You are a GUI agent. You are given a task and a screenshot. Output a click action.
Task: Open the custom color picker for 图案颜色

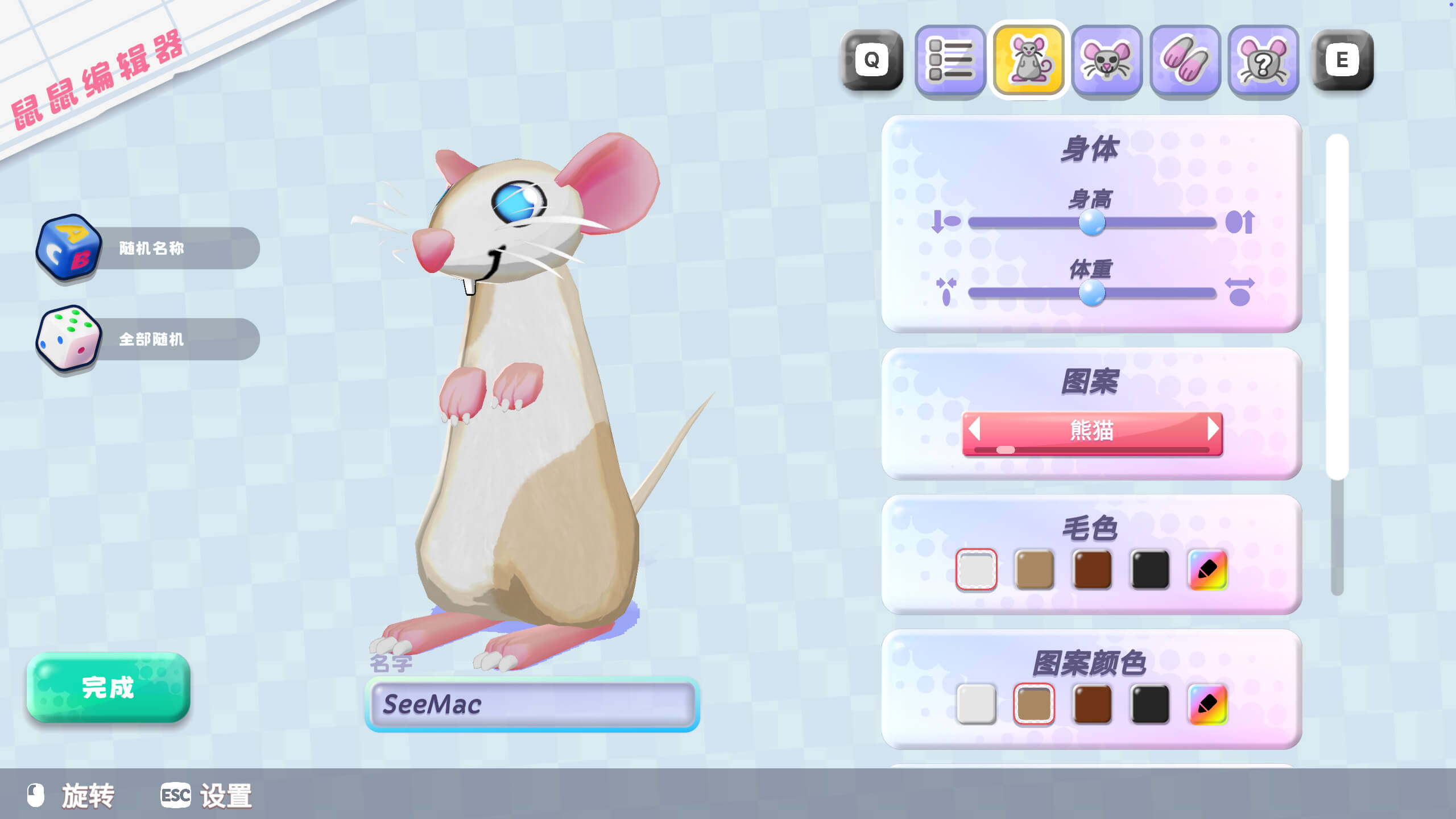coord(1207,704)
